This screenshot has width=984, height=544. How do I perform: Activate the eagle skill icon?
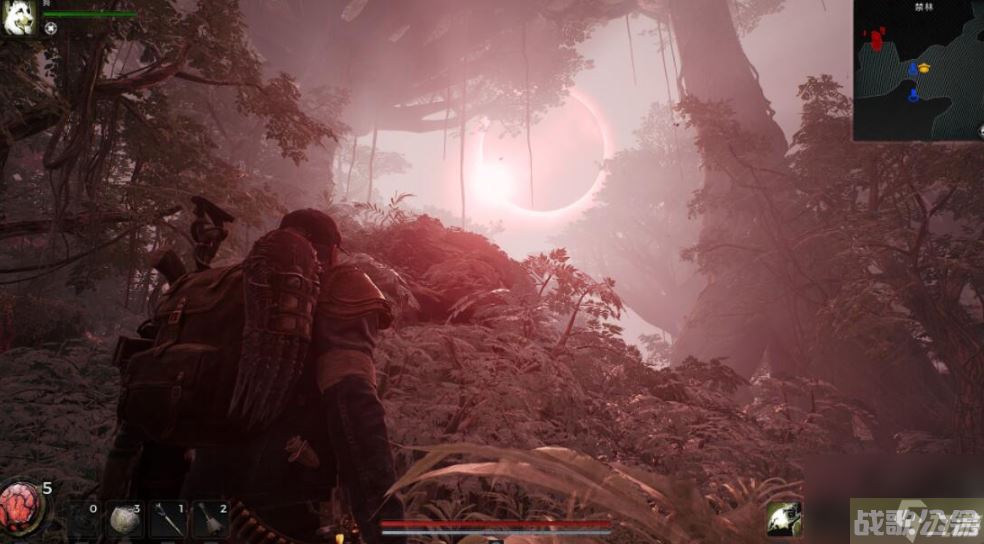pyautogui.click(x=784, y=519)
